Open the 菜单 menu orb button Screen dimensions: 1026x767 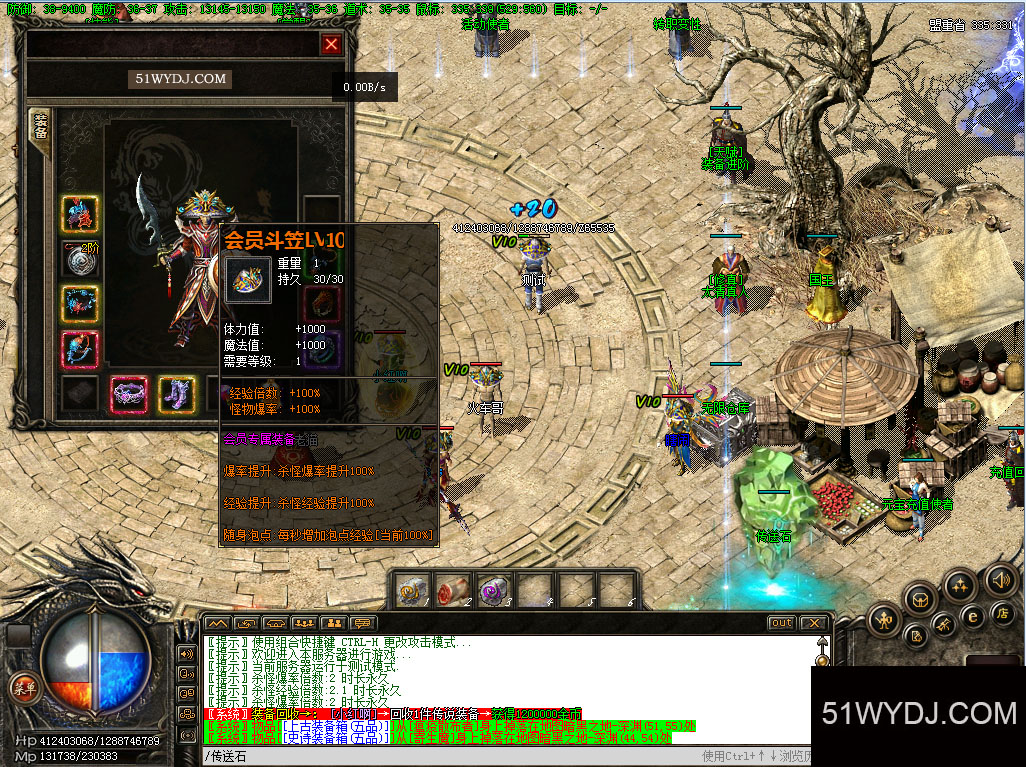[23, 687]
